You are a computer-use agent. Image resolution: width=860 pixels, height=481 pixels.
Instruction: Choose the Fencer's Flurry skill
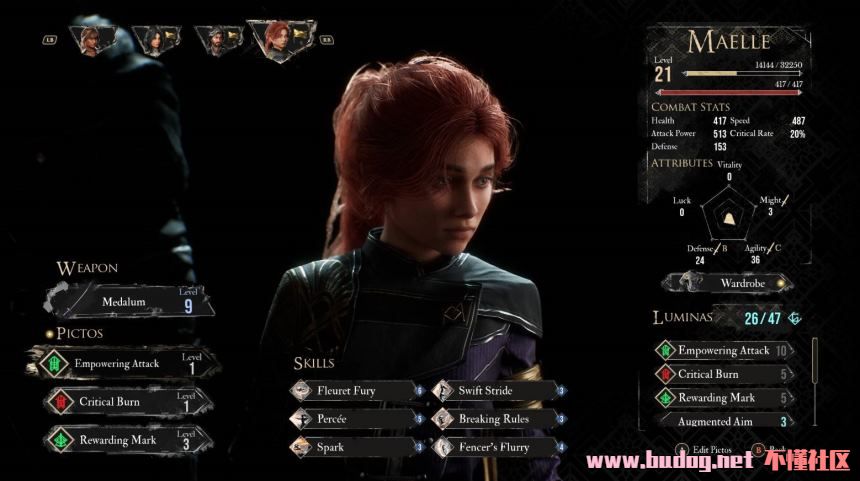tap(493, 446)
